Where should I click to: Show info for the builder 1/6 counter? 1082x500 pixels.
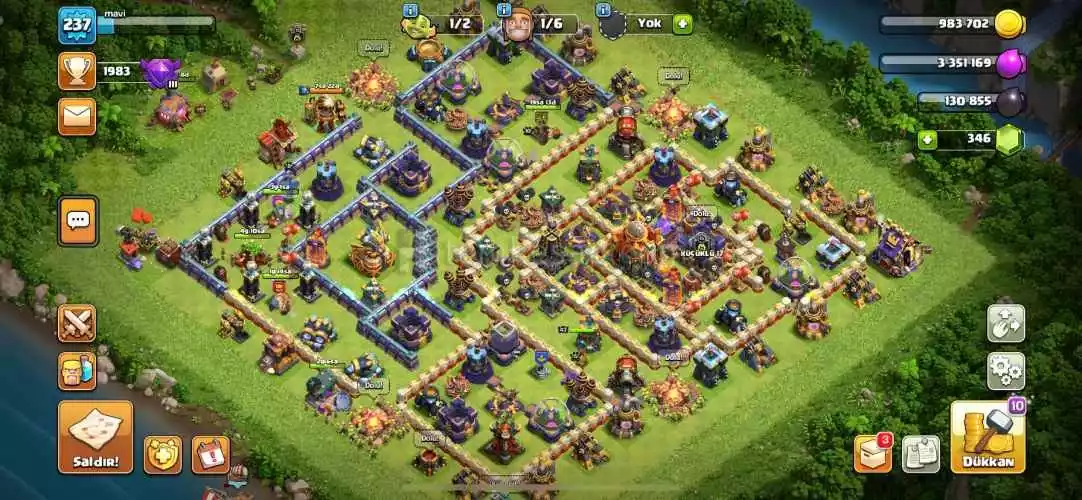click(503, 10)
